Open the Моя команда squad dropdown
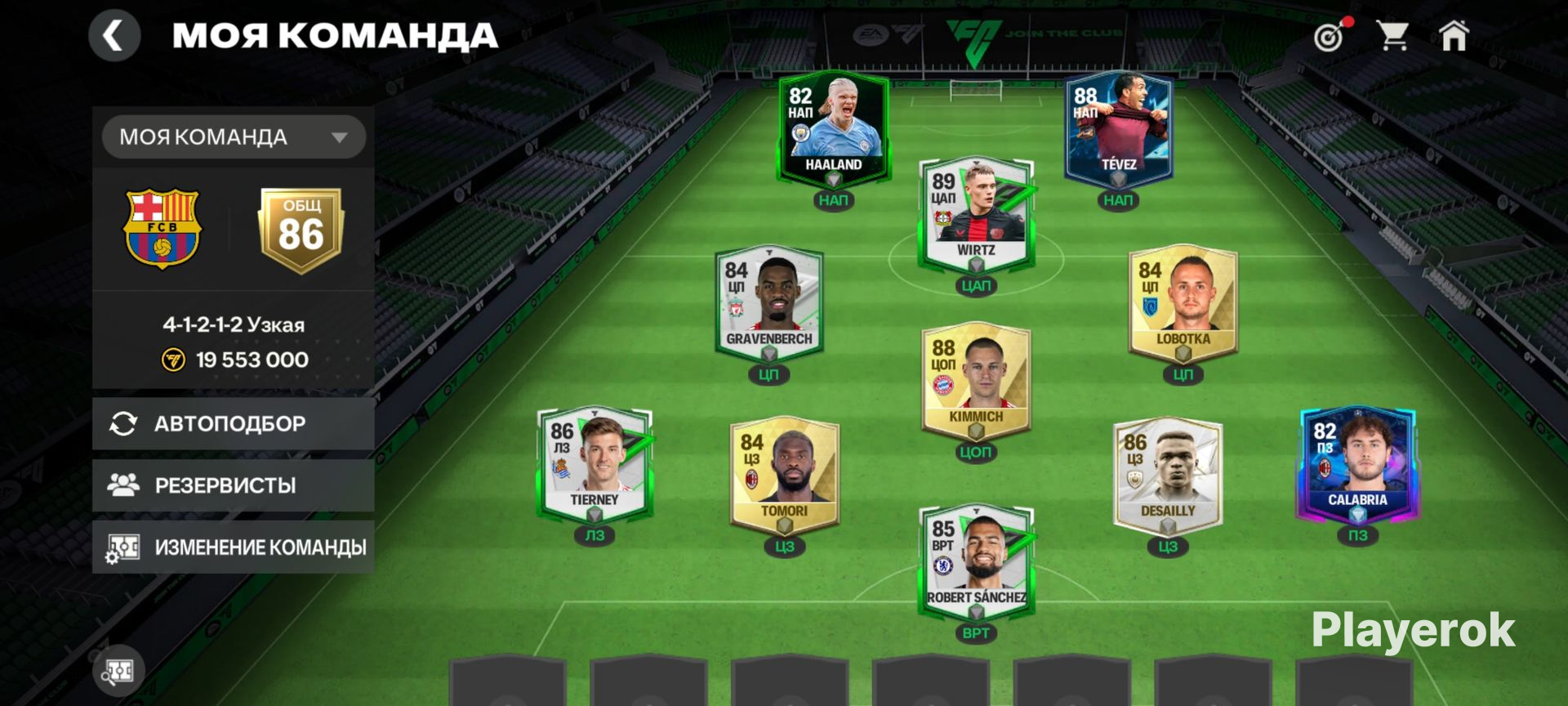Image resolution: width=1568 pixels, height=706 pixels. 234,136
